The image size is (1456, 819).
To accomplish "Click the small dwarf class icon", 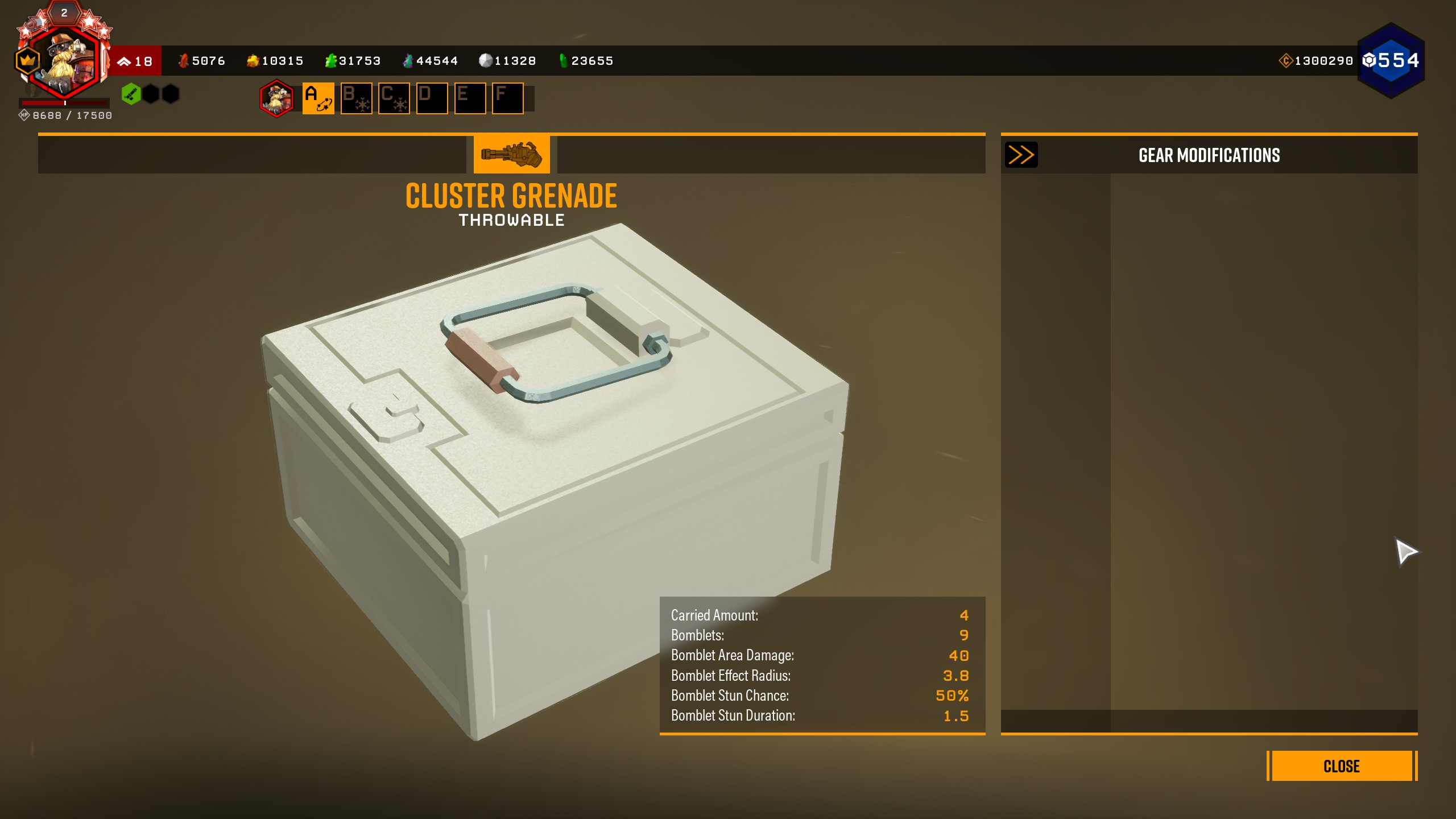I will click(x=276, y=98).
